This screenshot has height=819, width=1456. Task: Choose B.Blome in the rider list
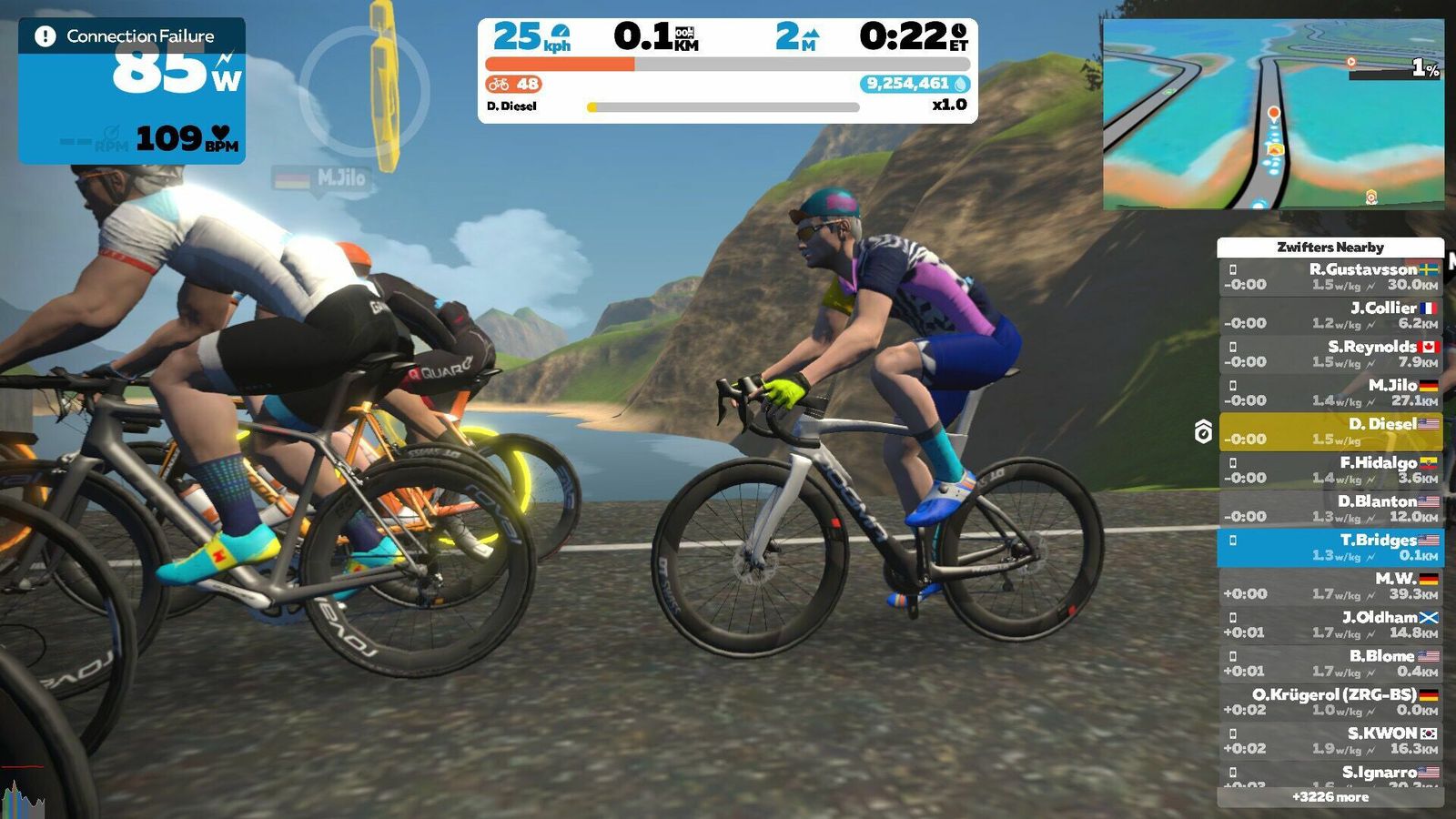click(1330, 663)
